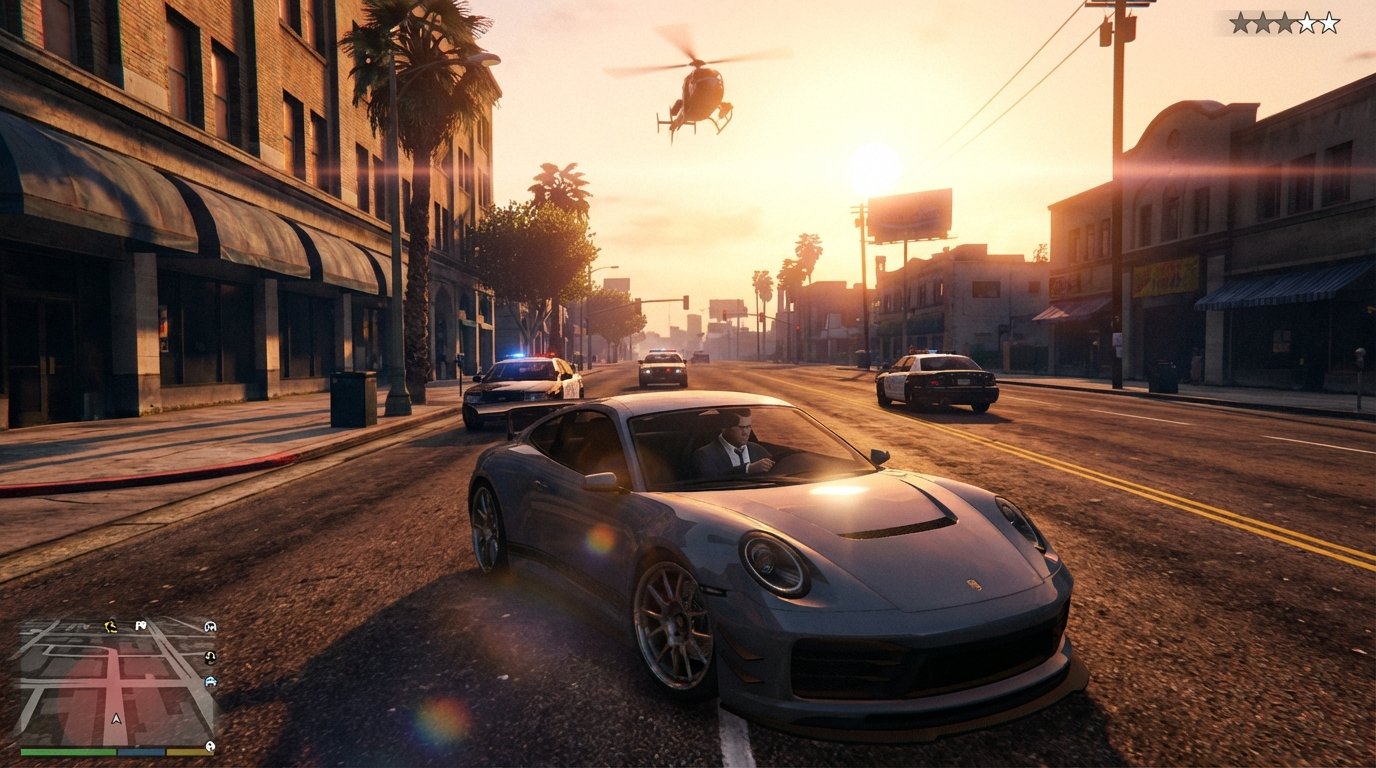Select the white taxi blip on the minimap

[211, 626]
